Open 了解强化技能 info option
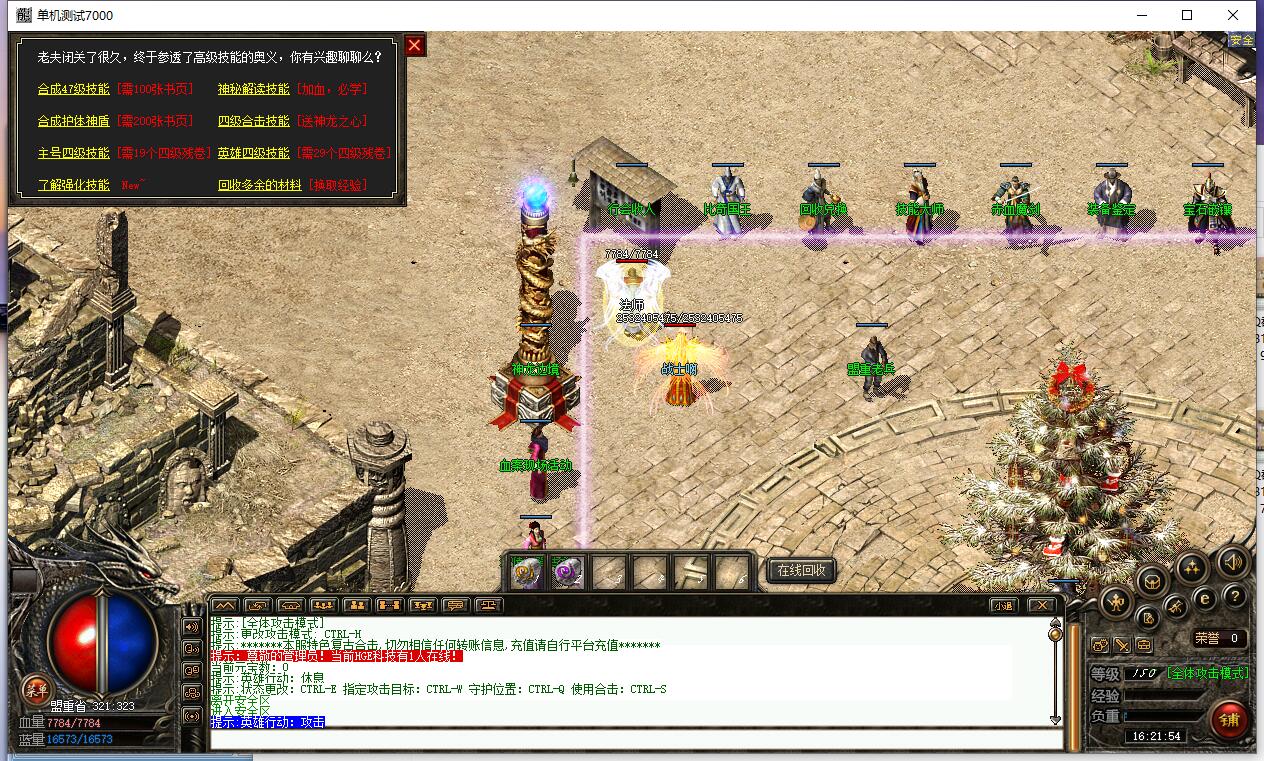This screenshot has width=1264, height=761. click(74, 185)
